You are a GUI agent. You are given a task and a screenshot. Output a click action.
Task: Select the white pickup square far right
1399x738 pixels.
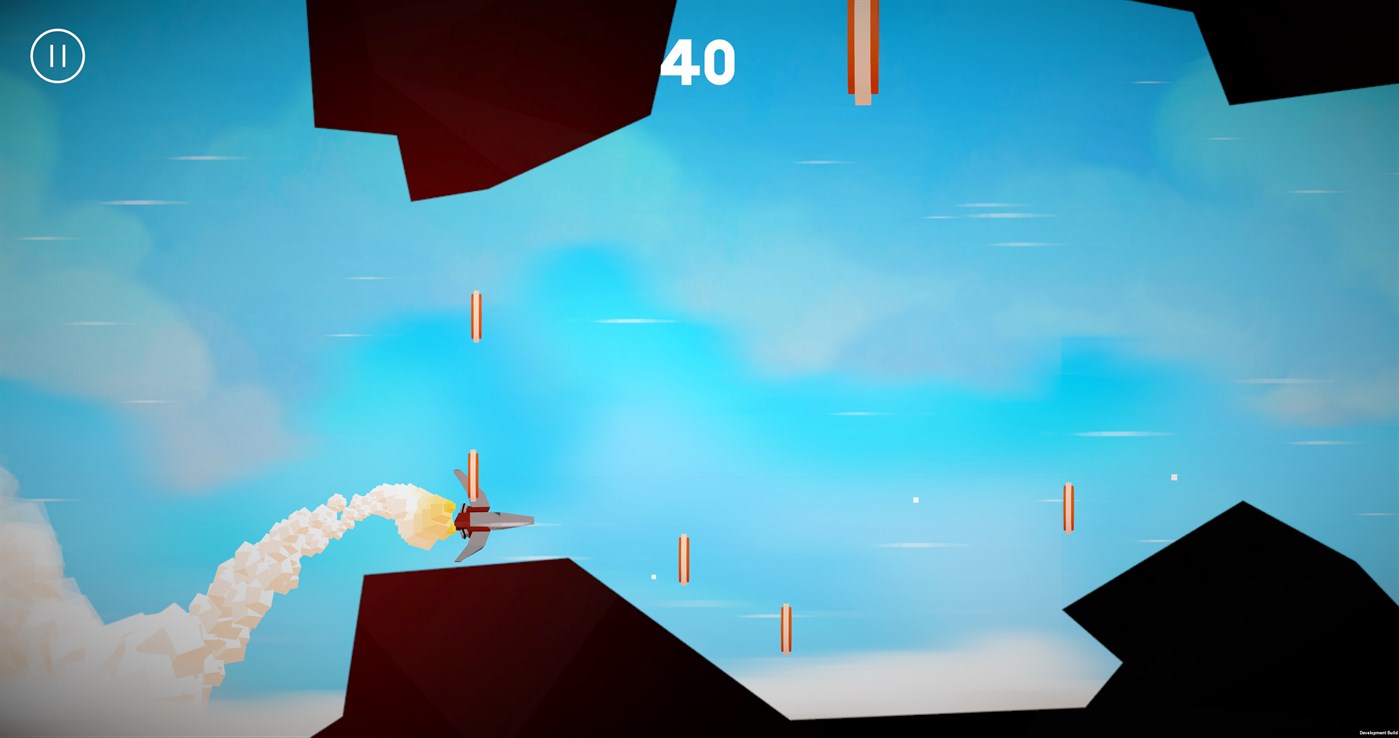[1172, 477]
